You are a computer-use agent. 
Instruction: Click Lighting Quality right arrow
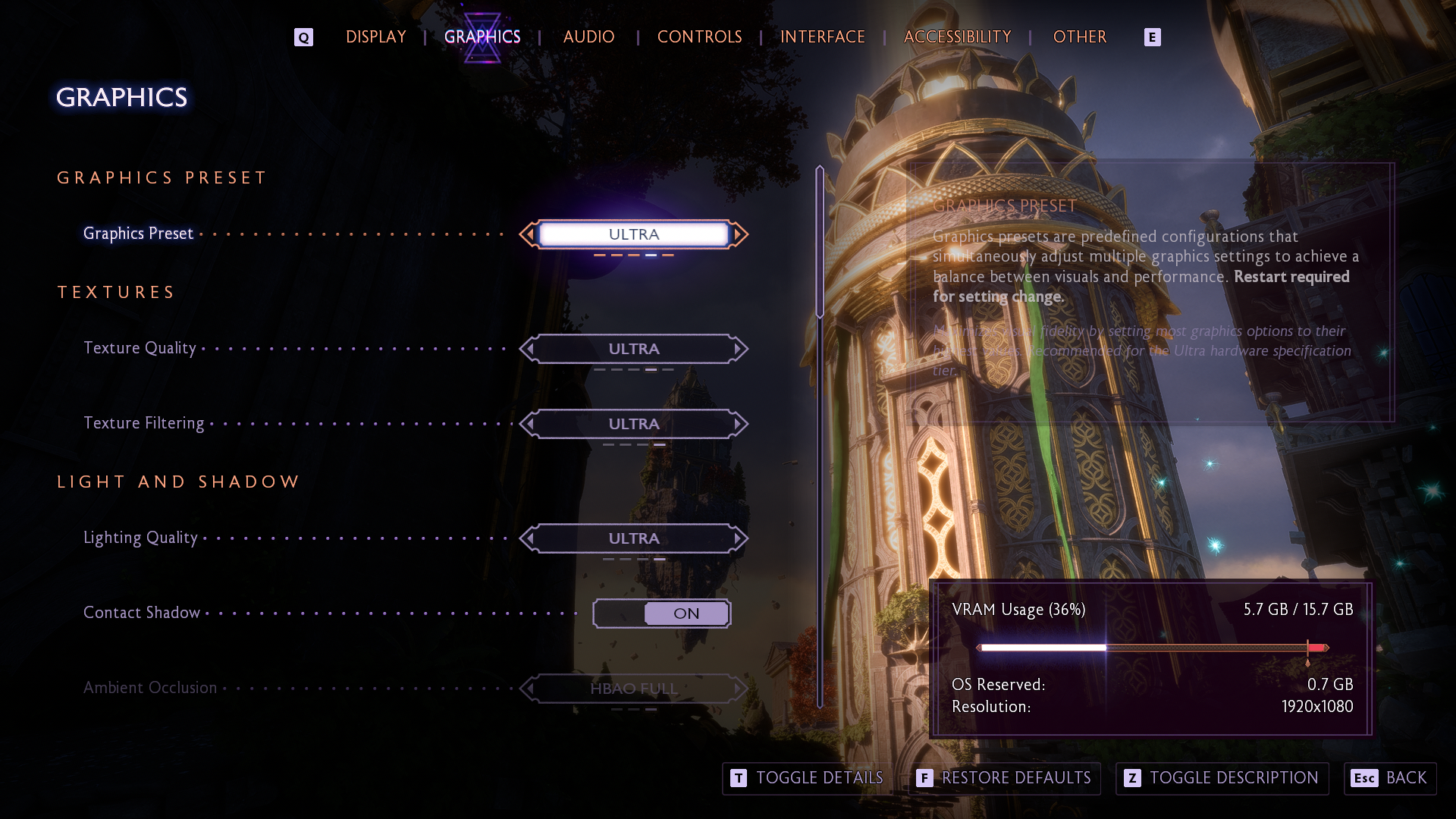[739, 538]
